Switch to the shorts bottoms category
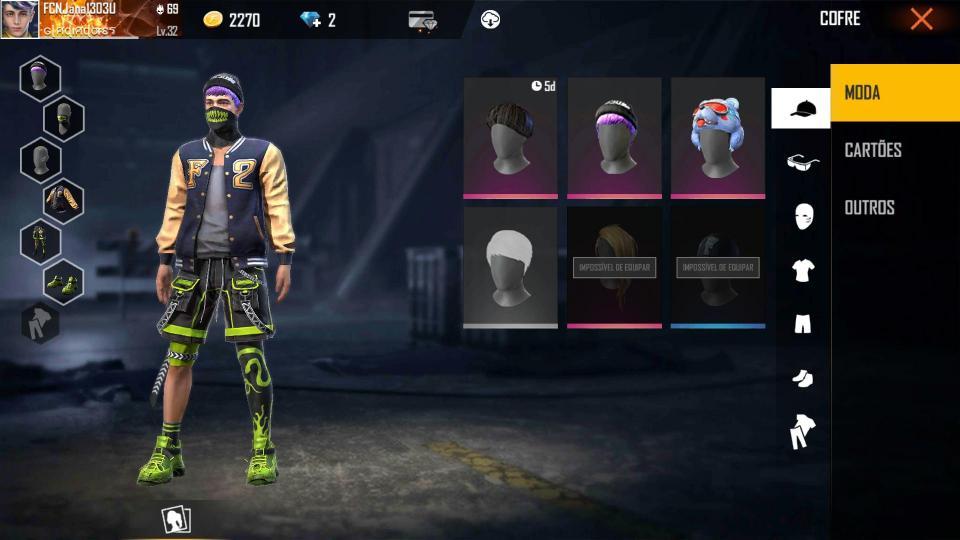The width and height of the screenshot is (960, 540). [x=801, y=323]
